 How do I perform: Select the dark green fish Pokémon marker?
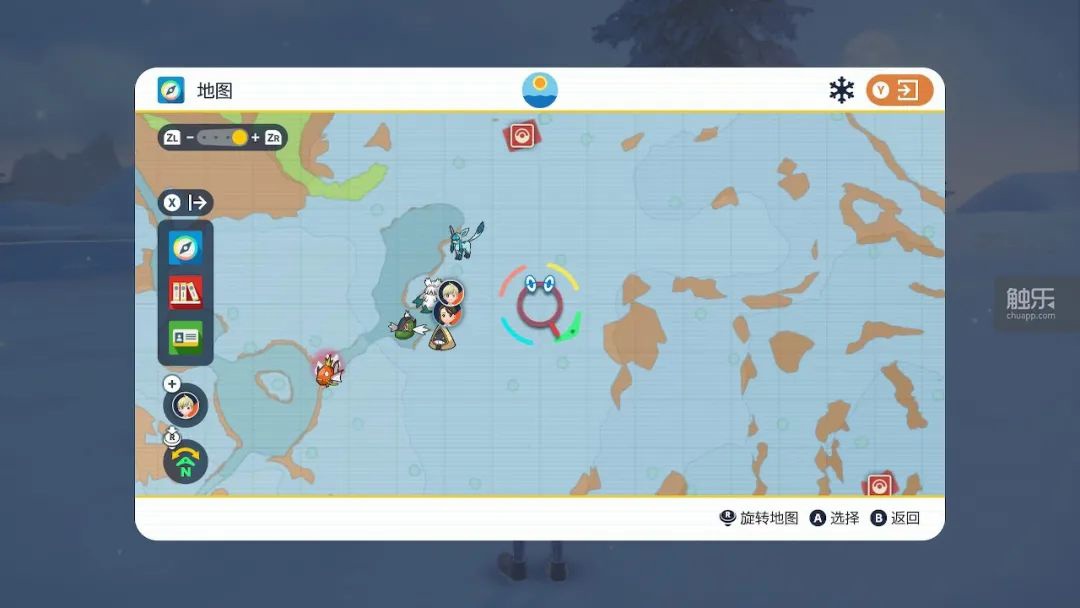(407, 328)
